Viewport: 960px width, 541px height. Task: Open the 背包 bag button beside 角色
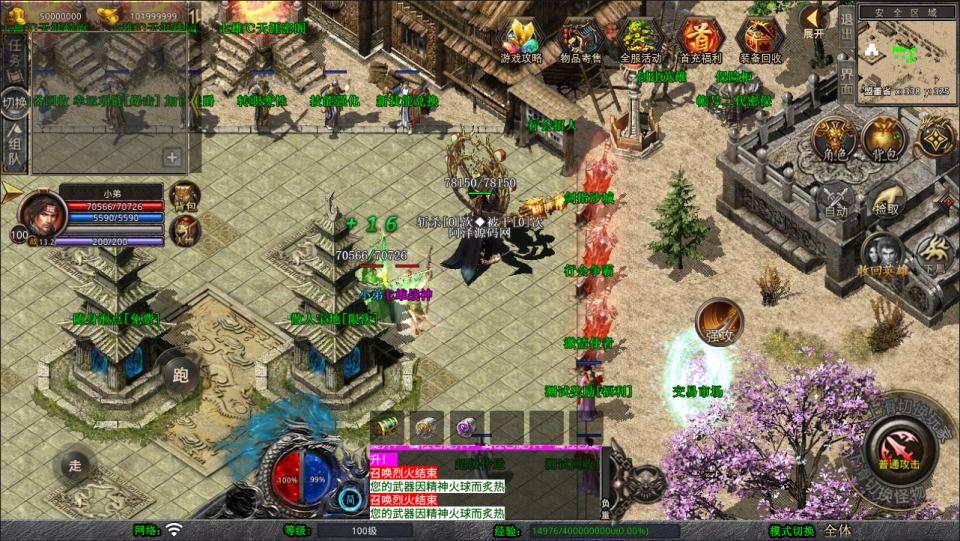tap(884, 140)
